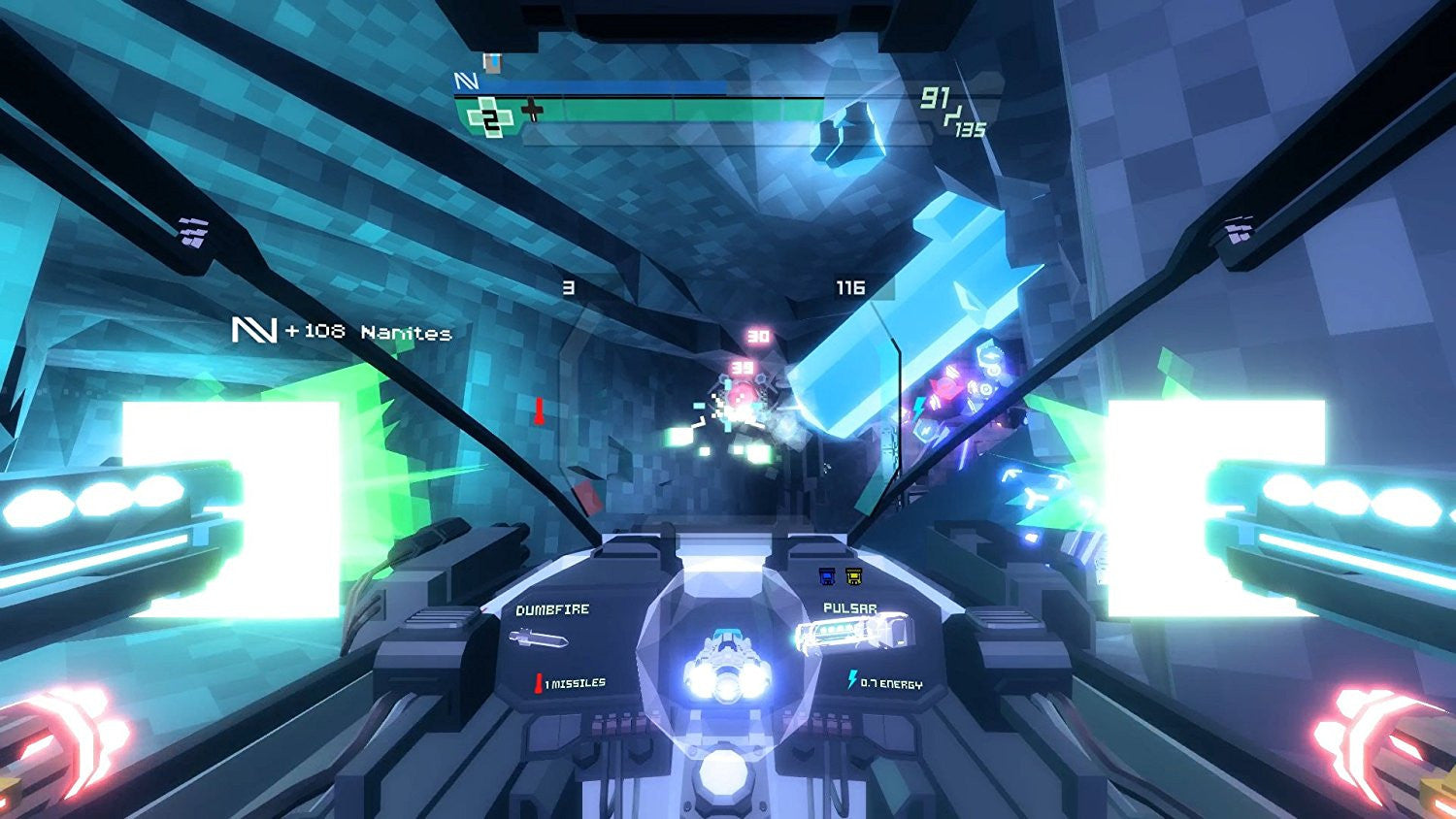Select the yellow chip icon above the PULSAR label
This screenshot has width=1456, height=819.
click(853, 575)
